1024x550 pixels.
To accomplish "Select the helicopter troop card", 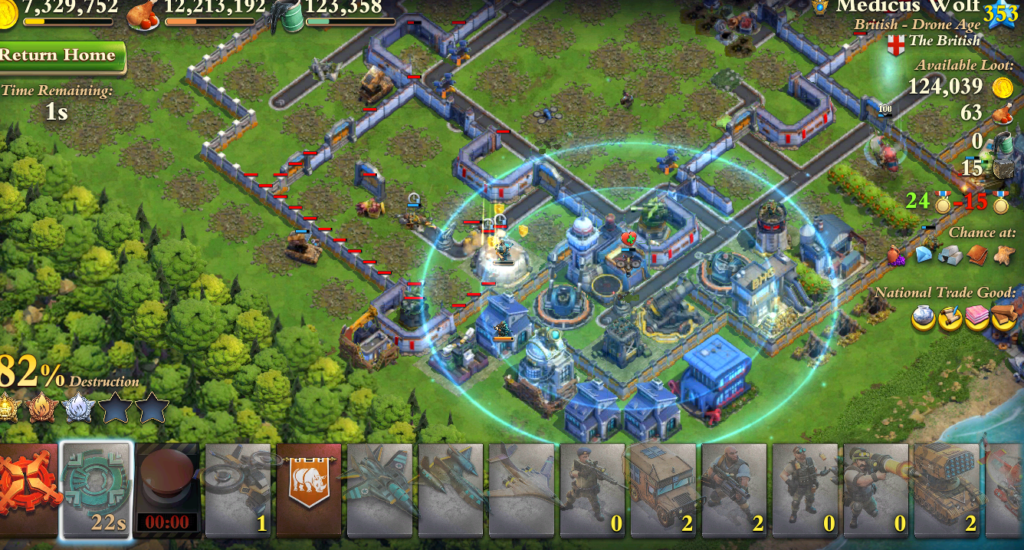I will [x=238, y=491].
